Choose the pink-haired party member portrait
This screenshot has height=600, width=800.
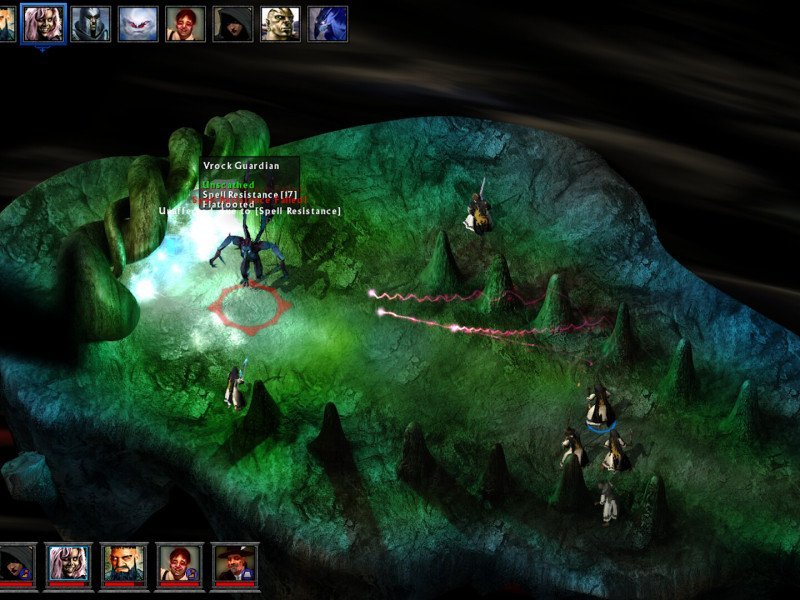68,565
